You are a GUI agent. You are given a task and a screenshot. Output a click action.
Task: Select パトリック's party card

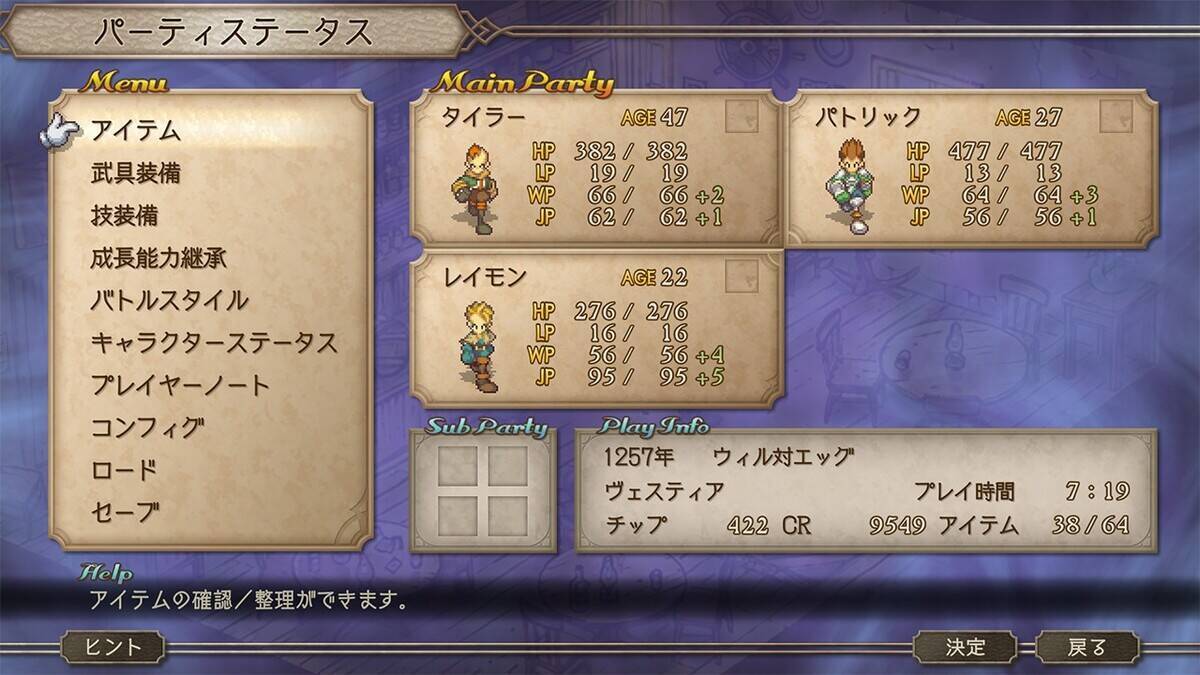coord(971,168)
